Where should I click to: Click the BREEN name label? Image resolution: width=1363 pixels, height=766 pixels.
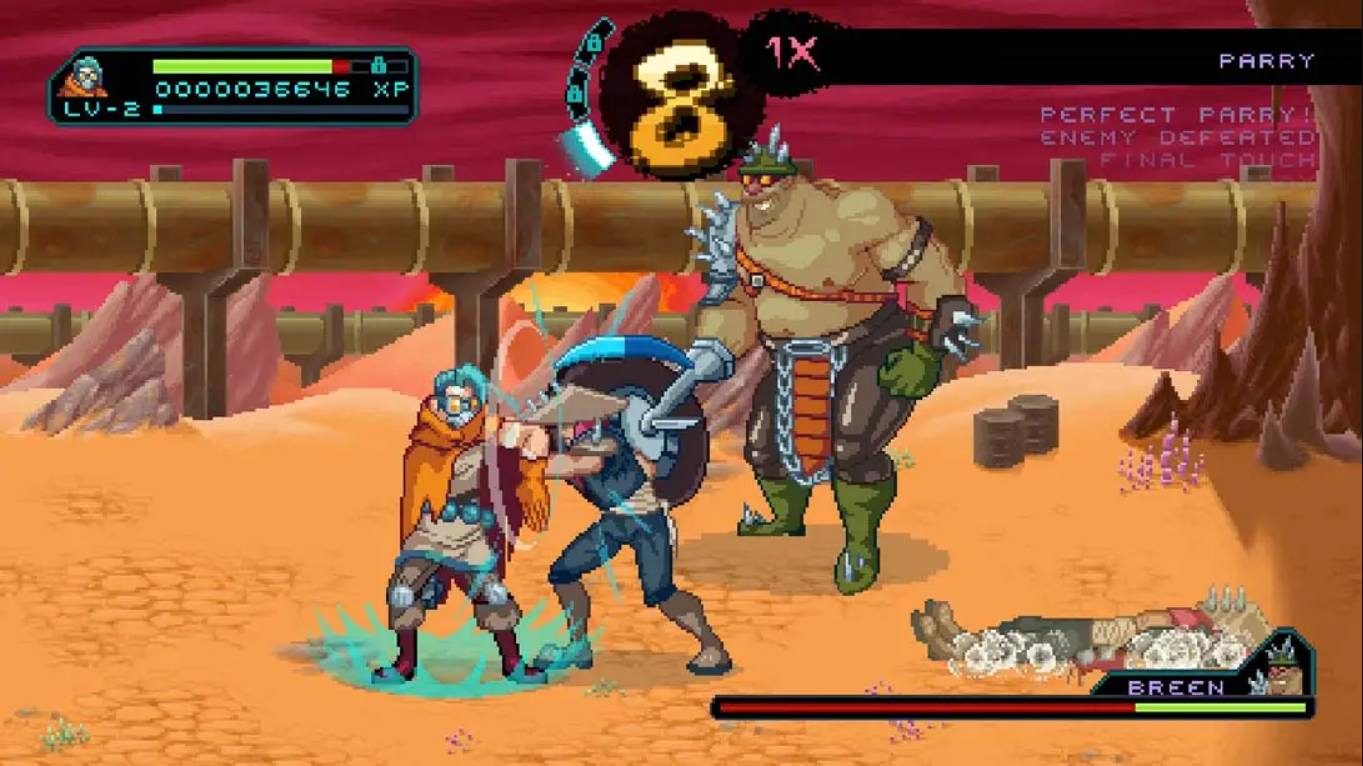pyautogui.click(x=1175, y=688)
